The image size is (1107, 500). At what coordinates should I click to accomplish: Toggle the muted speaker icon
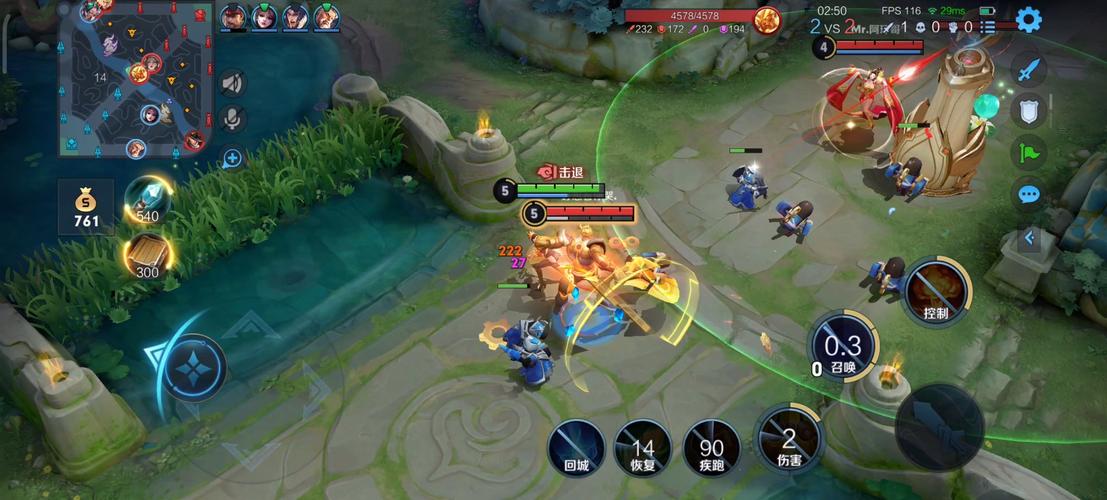[232, 83]
